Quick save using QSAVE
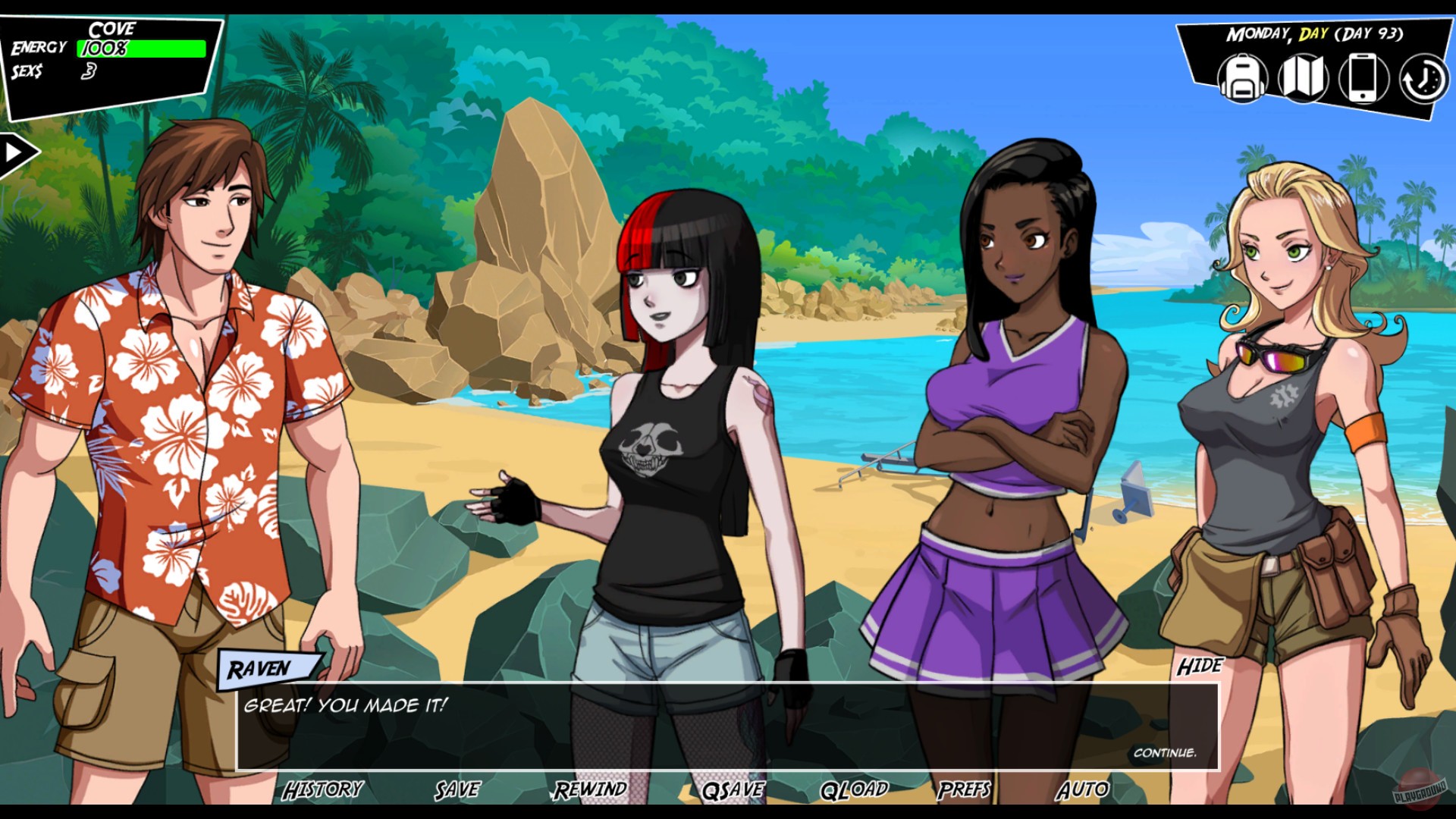This screenshot has height=819, width=1456. 734,791
